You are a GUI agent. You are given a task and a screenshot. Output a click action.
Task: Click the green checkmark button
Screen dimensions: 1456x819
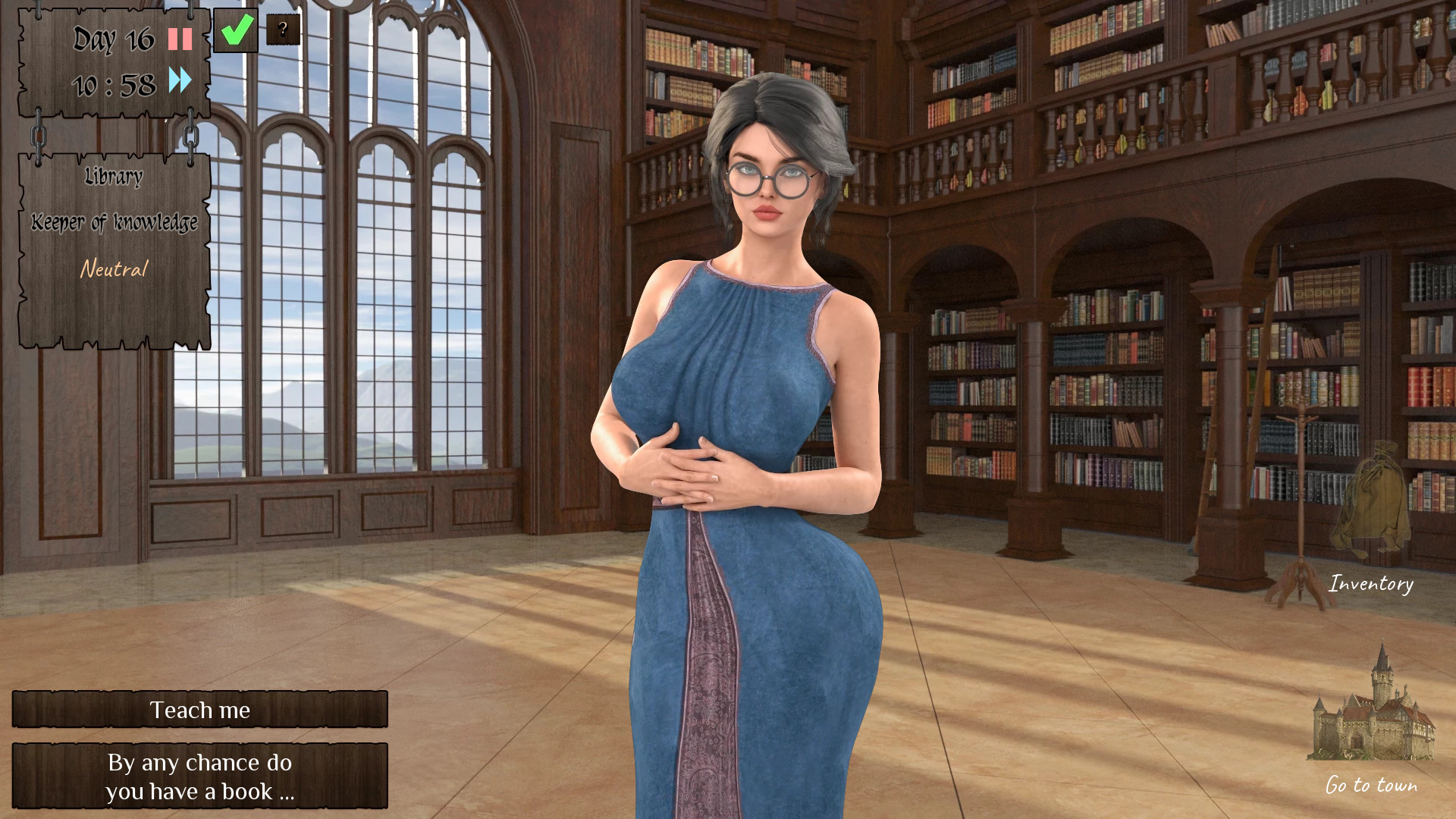click(x=236, y=30)
